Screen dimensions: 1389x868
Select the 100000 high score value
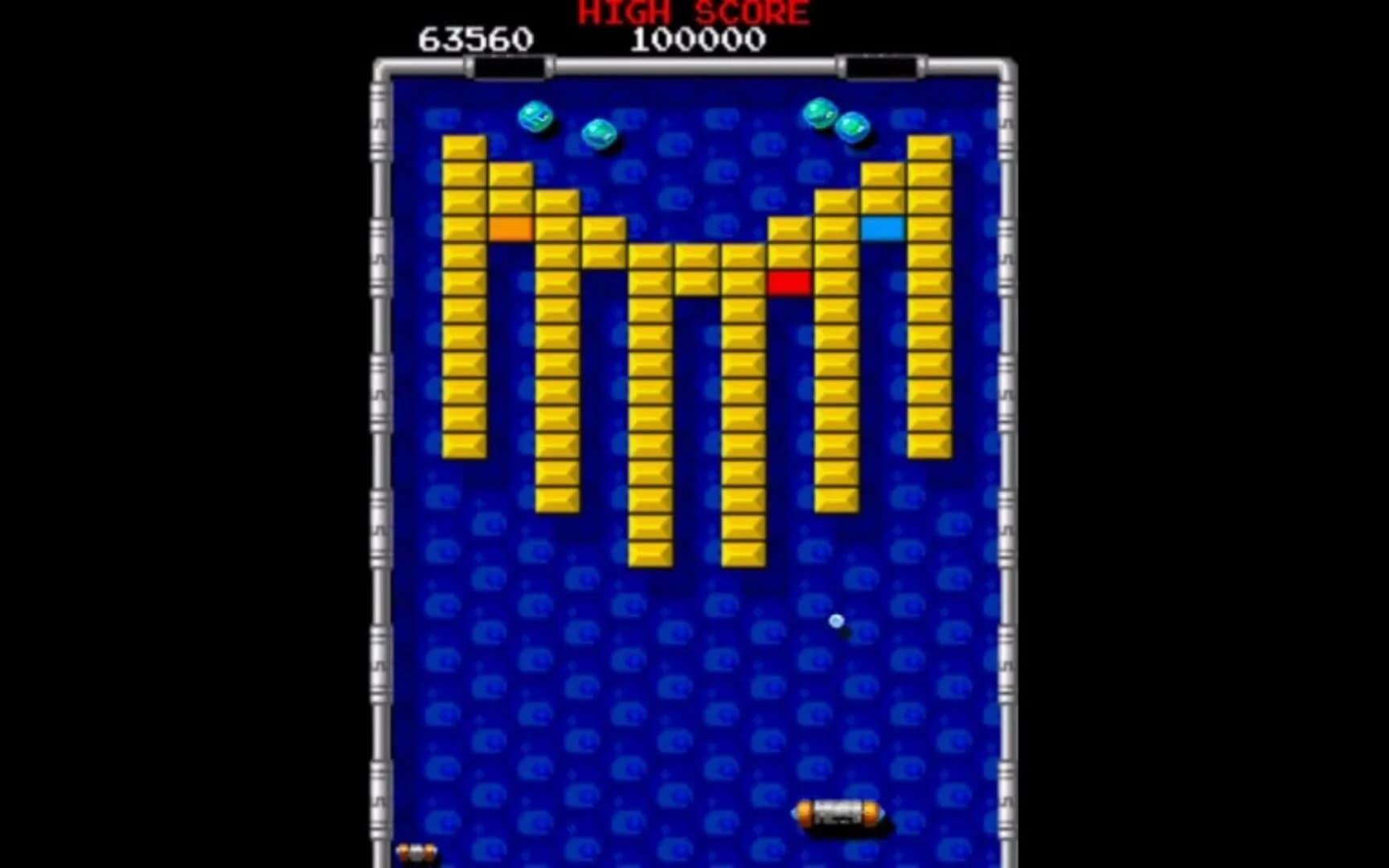pos(699,36)
